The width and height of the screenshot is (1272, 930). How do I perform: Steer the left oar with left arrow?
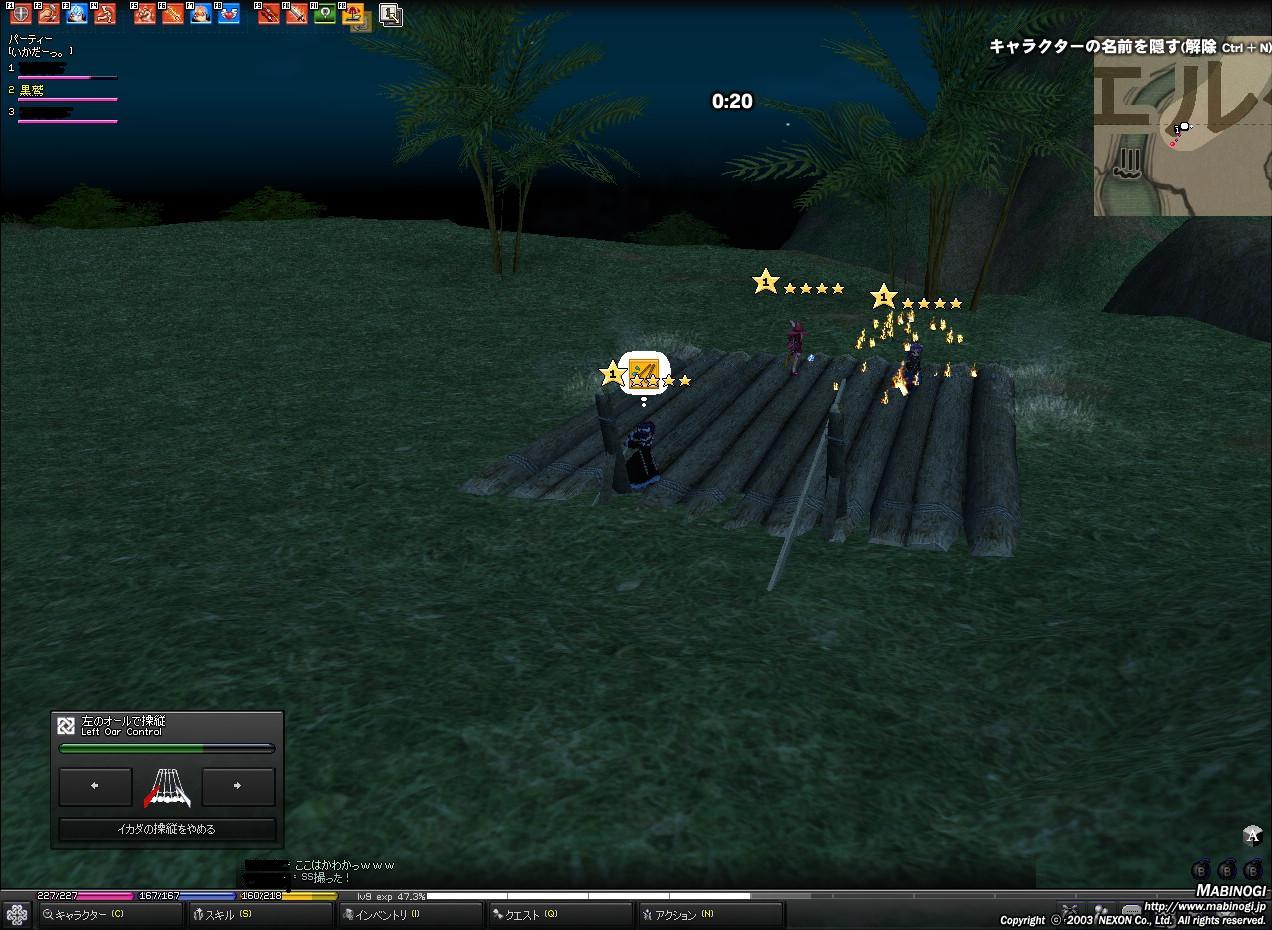tap(95, 787)
